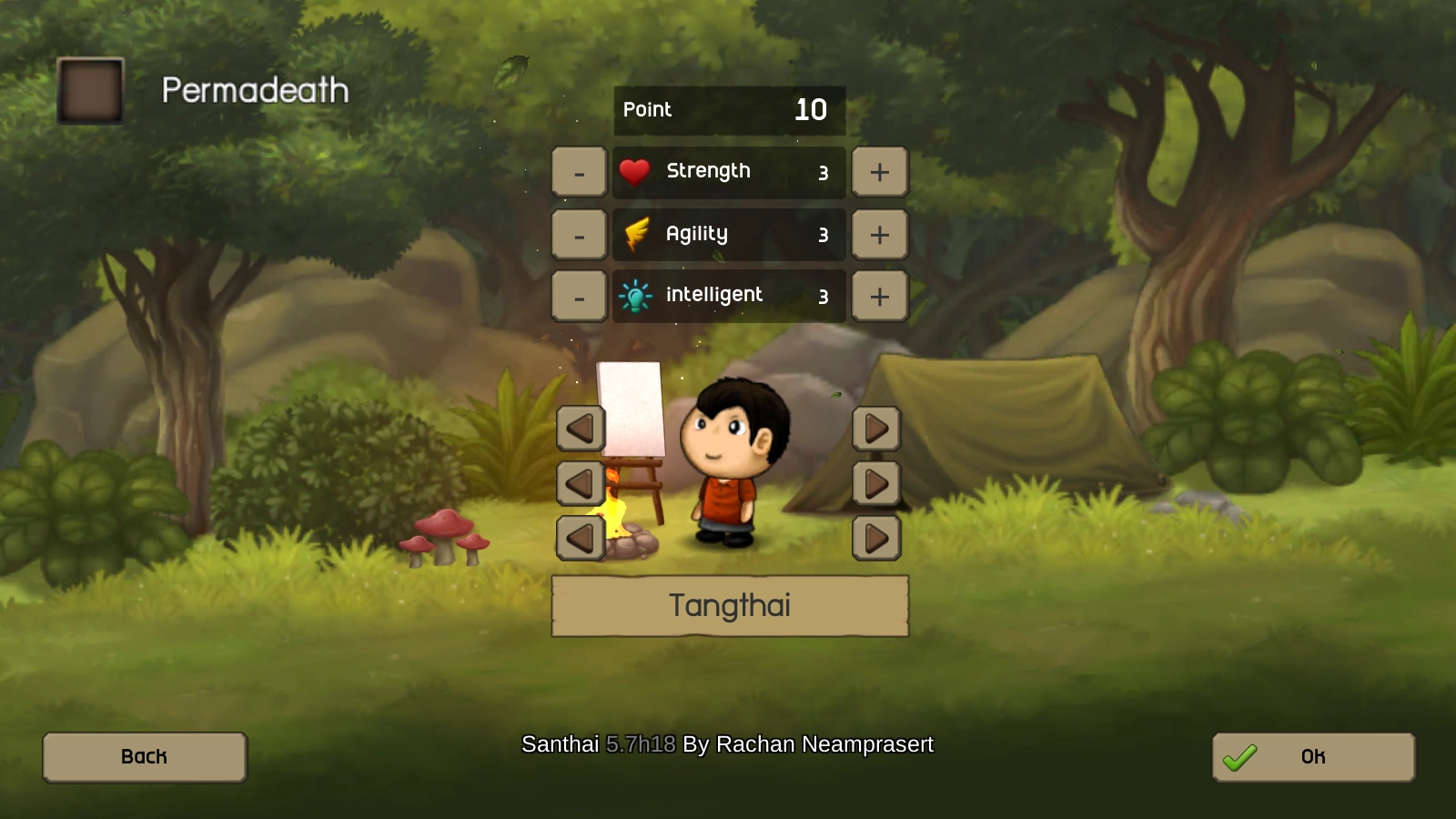Remove a point from Agility
The width and height of the screenshot is (1456, 819).
coord(579,235)
